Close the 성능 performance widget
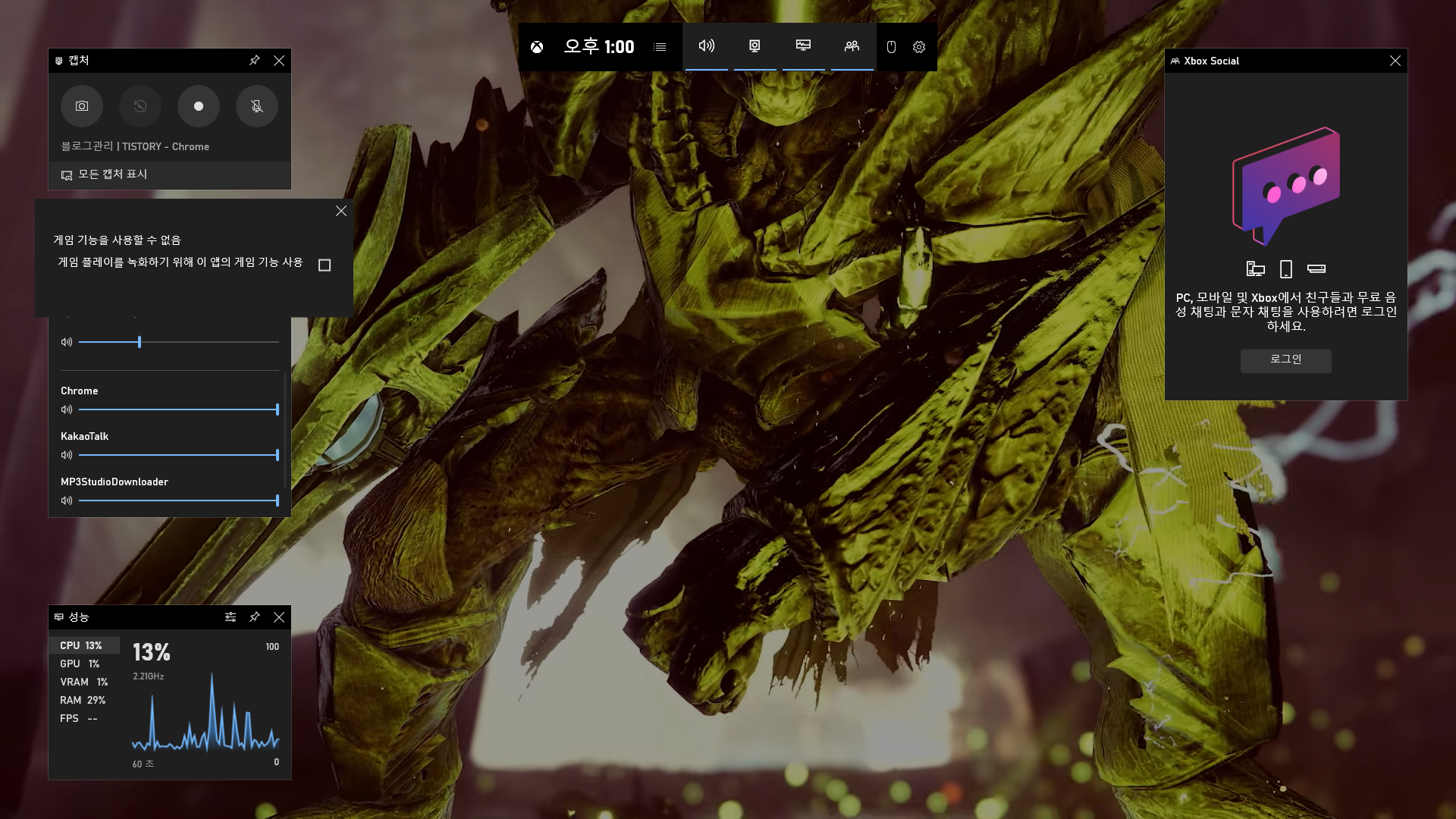1456x819 pixels. tap(279, 617)
